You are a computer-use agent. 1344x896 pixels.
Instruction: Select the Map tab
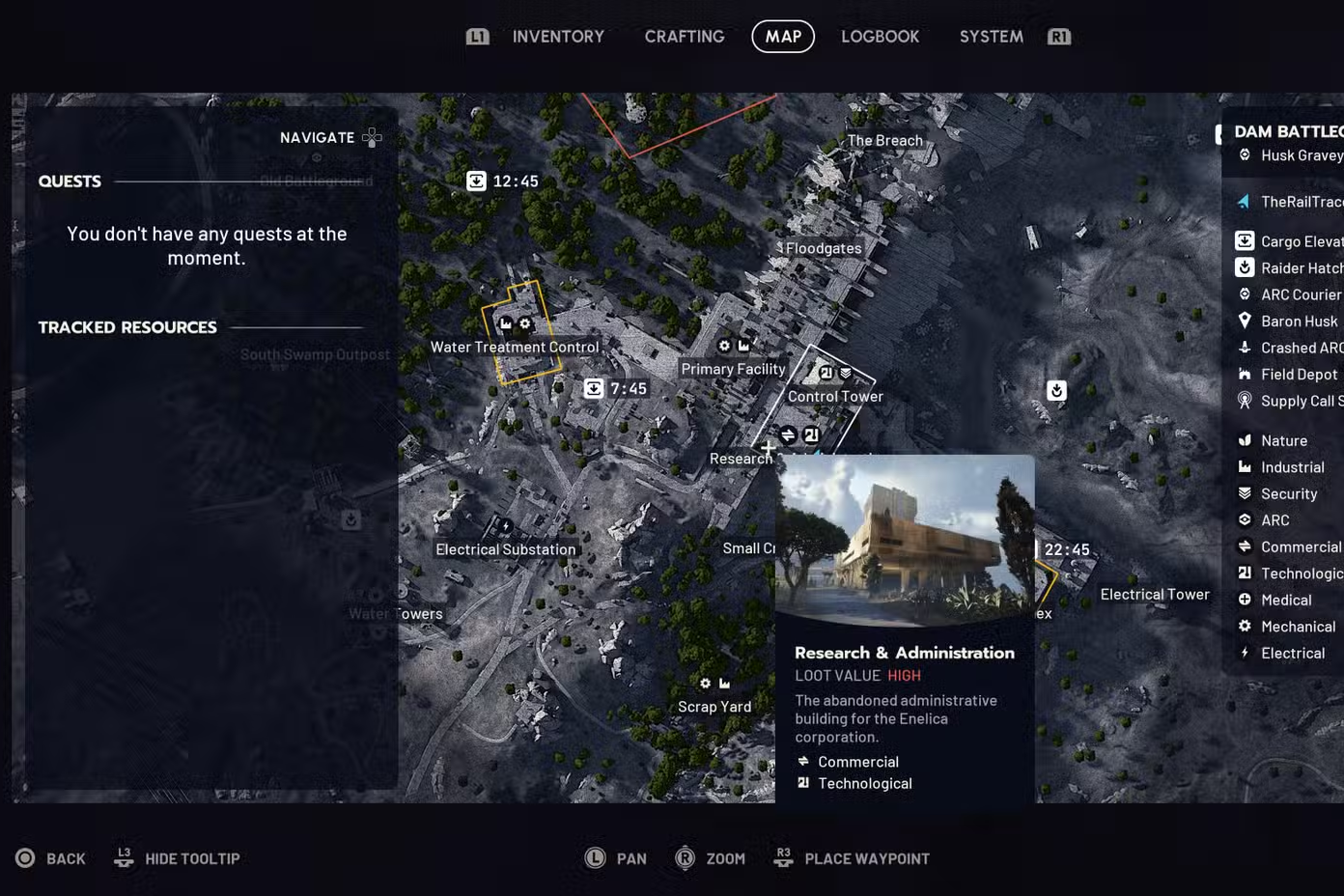click(783, 37)
